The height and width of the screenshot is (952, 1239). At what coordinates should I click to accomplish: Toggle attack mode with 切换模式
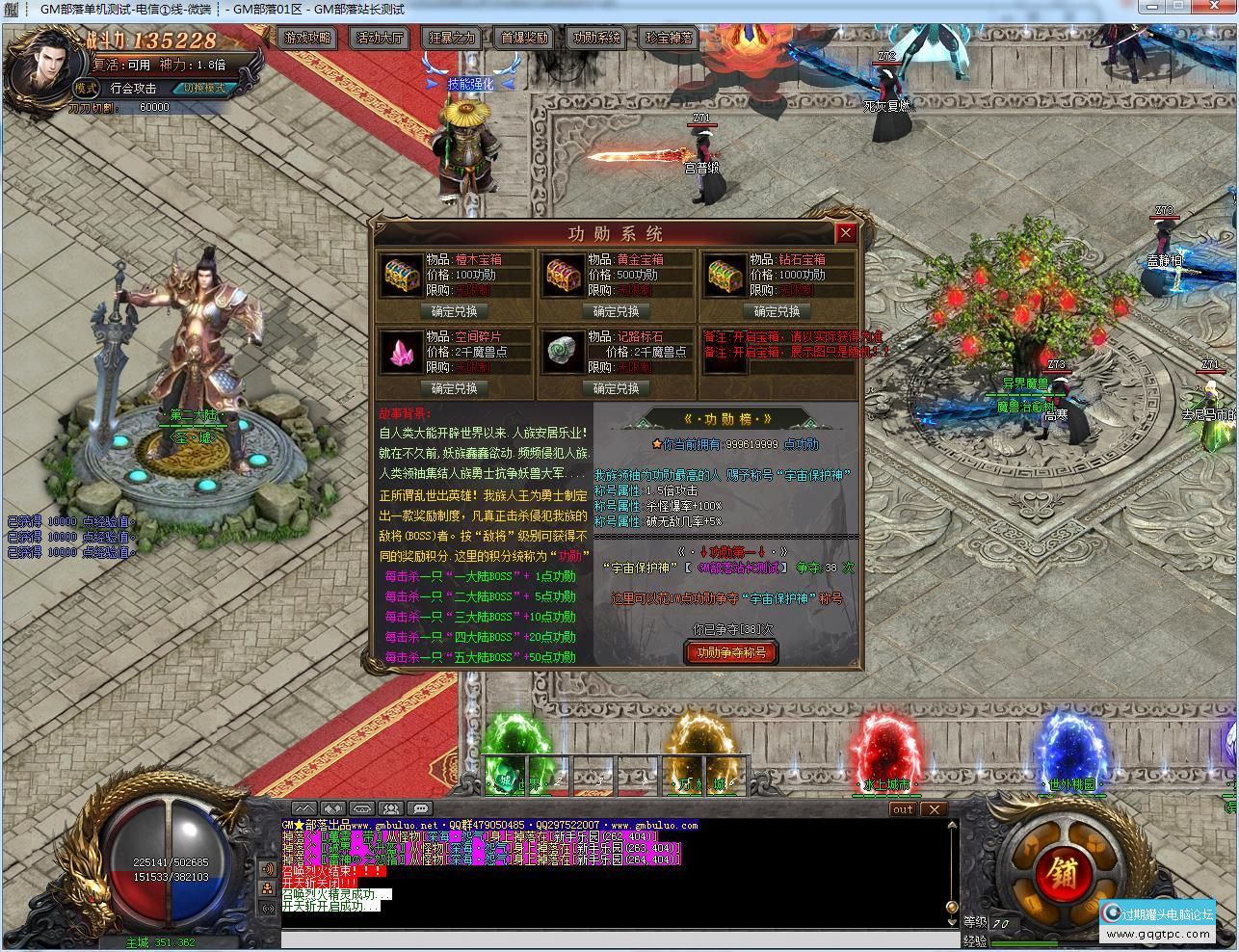pos(204,88)
